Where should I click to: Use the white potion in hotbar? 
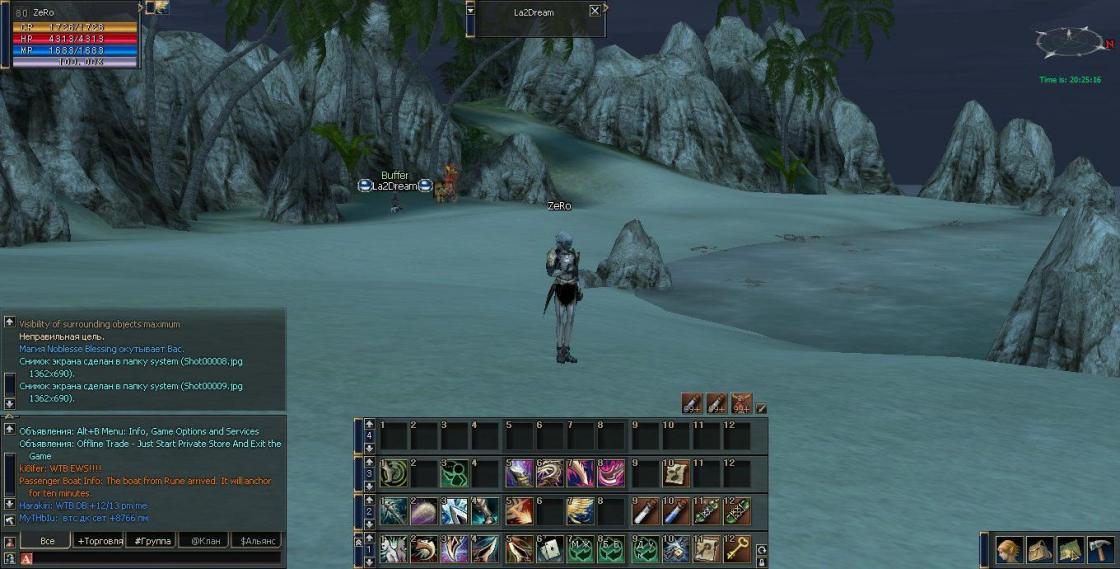click(x=644, y=511)
